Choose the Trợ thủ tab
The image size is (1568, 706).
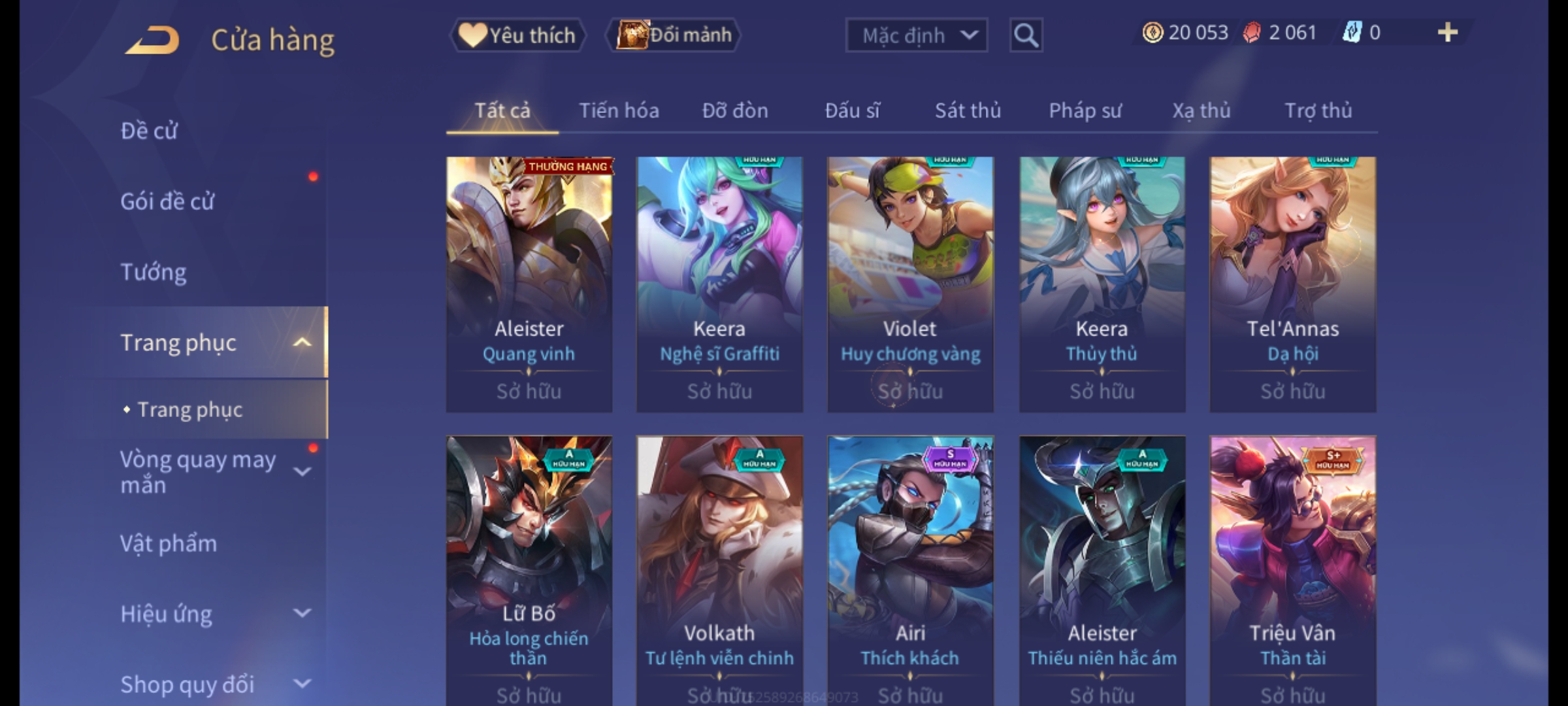tap(1318, 111)
